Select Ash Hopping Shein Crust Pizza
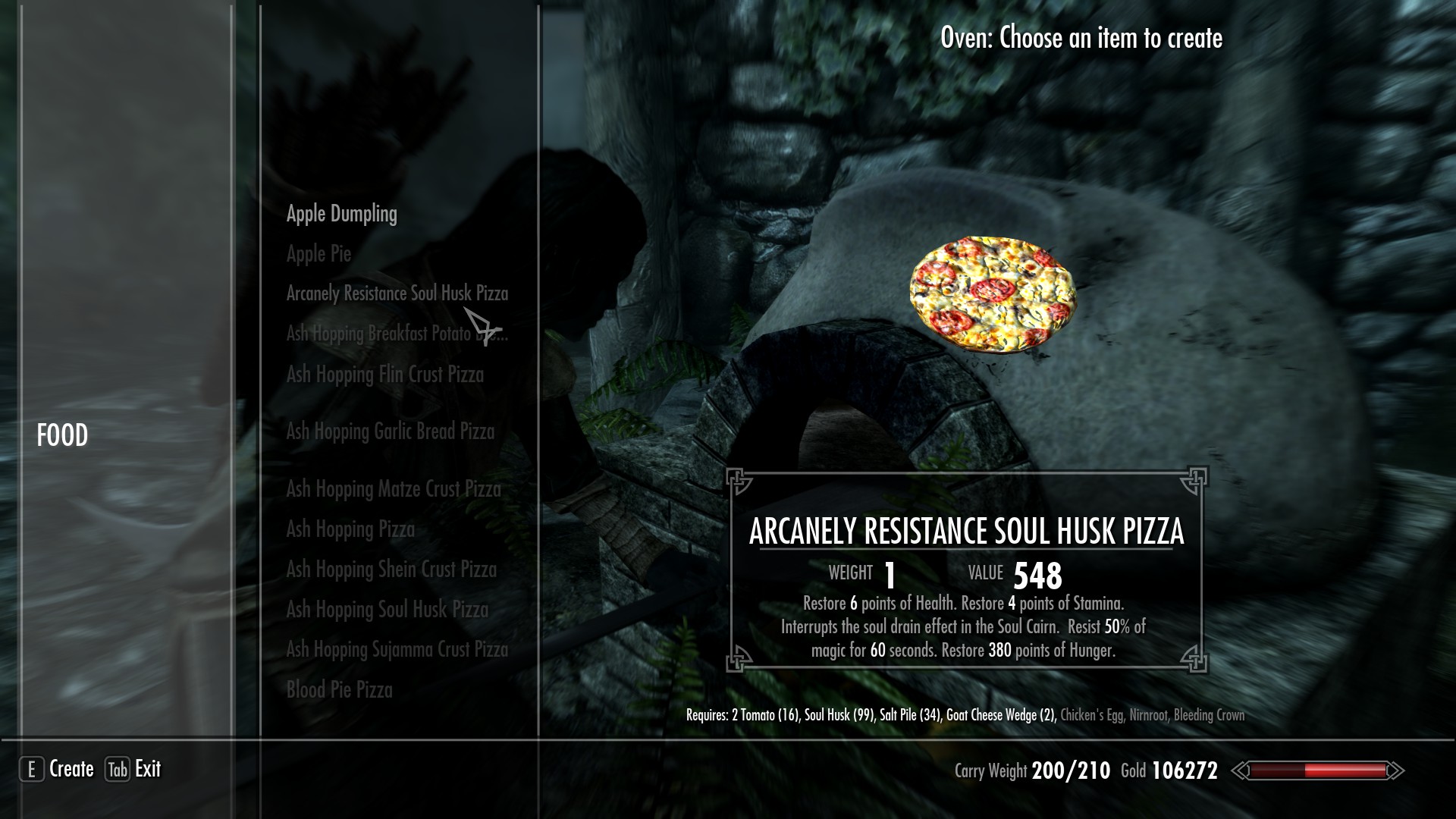 (391, 570)
